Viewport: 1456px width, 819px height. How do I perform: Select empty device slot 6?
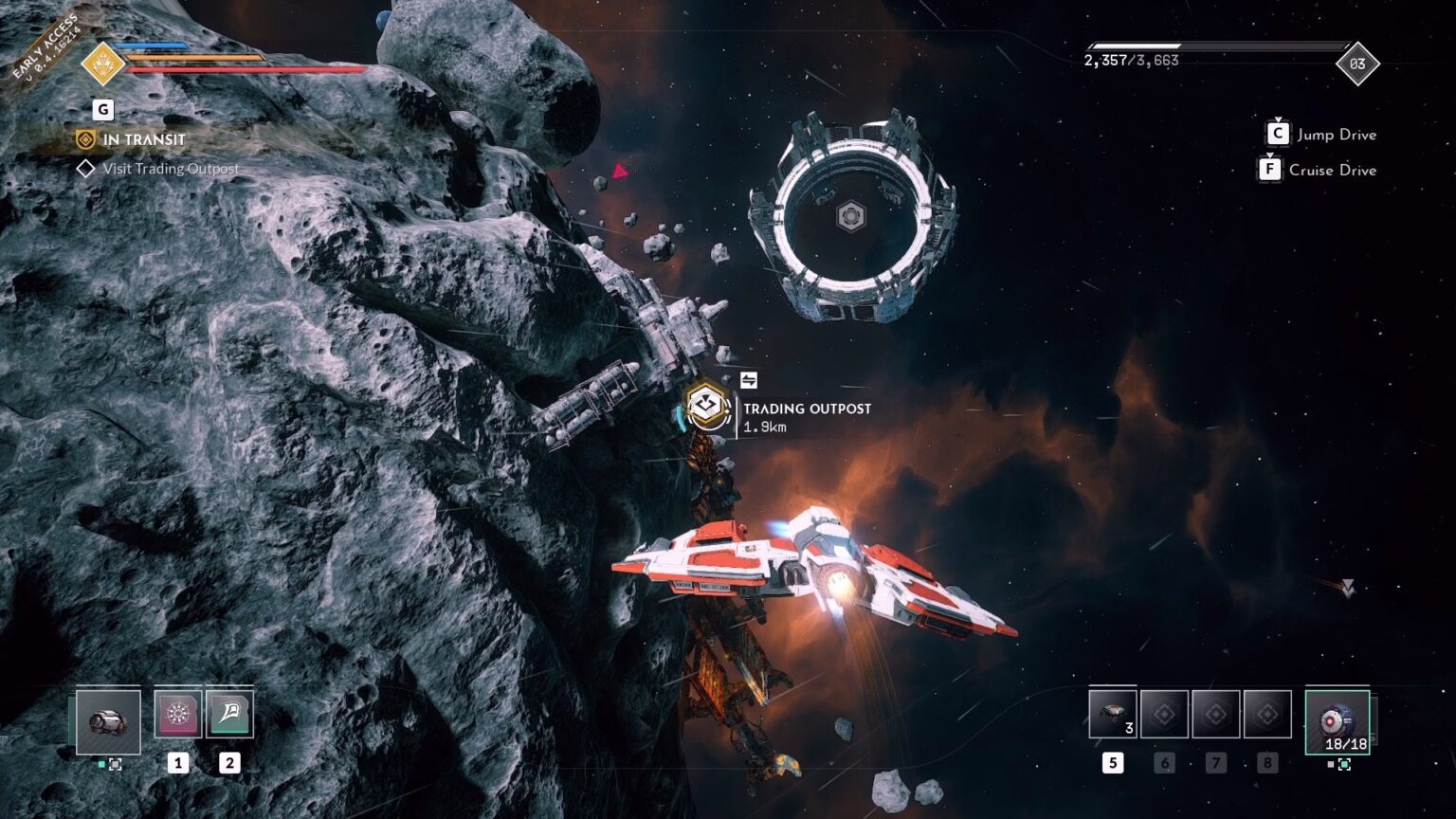click(x=1165, y=713)
